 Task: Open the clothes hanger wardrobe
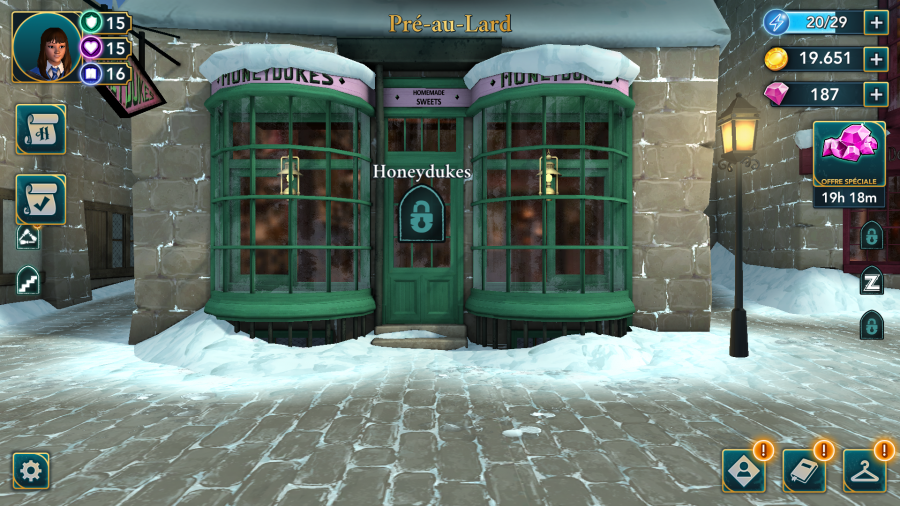(865, 470)
